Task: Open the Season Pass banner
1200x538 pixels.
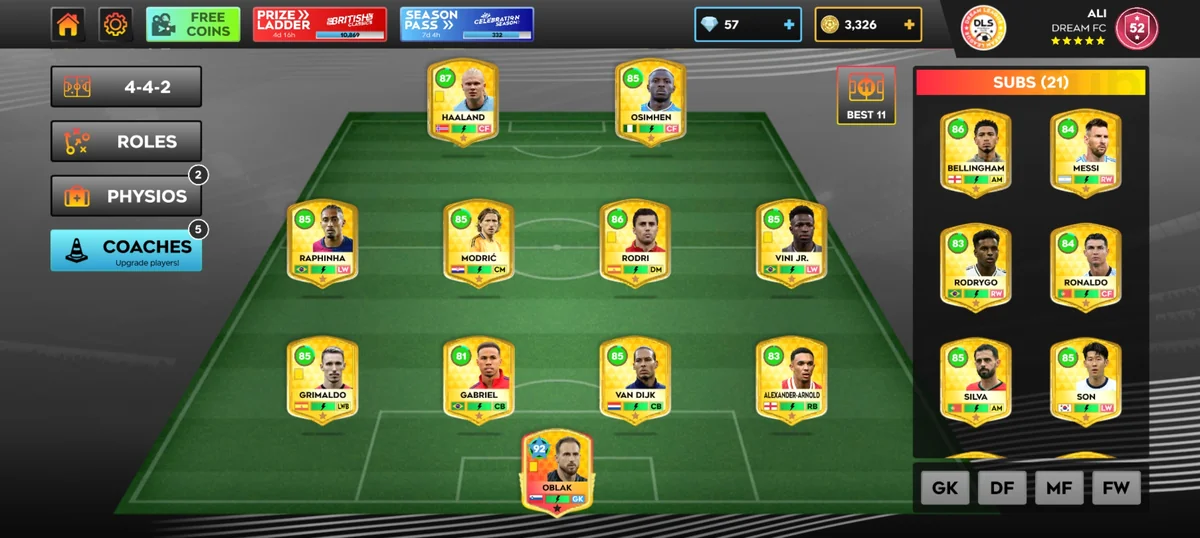Action: pyautogui.click(x=467, y=25)
